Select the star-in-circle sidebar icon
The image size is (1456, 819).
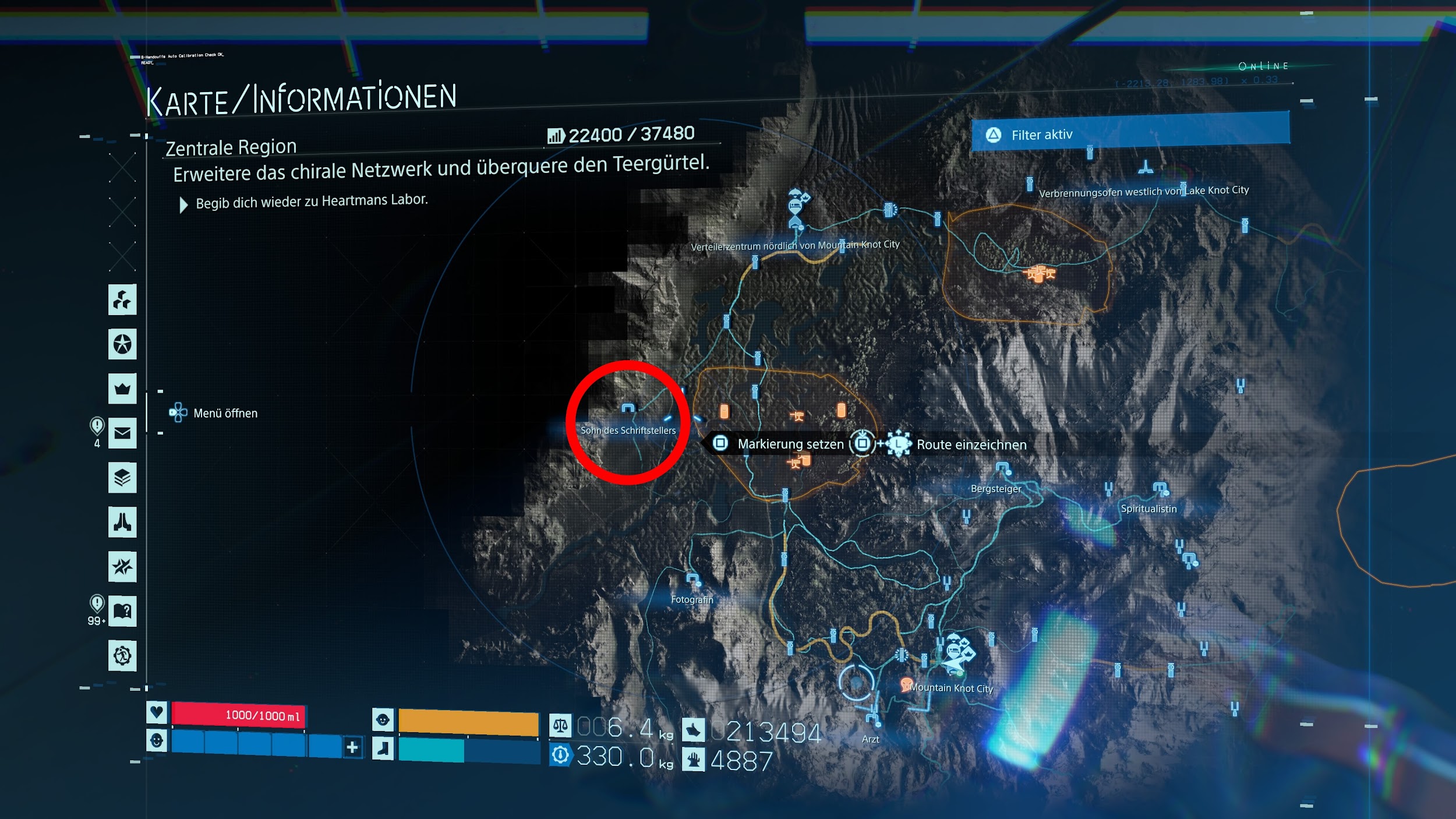coord(122,344)
